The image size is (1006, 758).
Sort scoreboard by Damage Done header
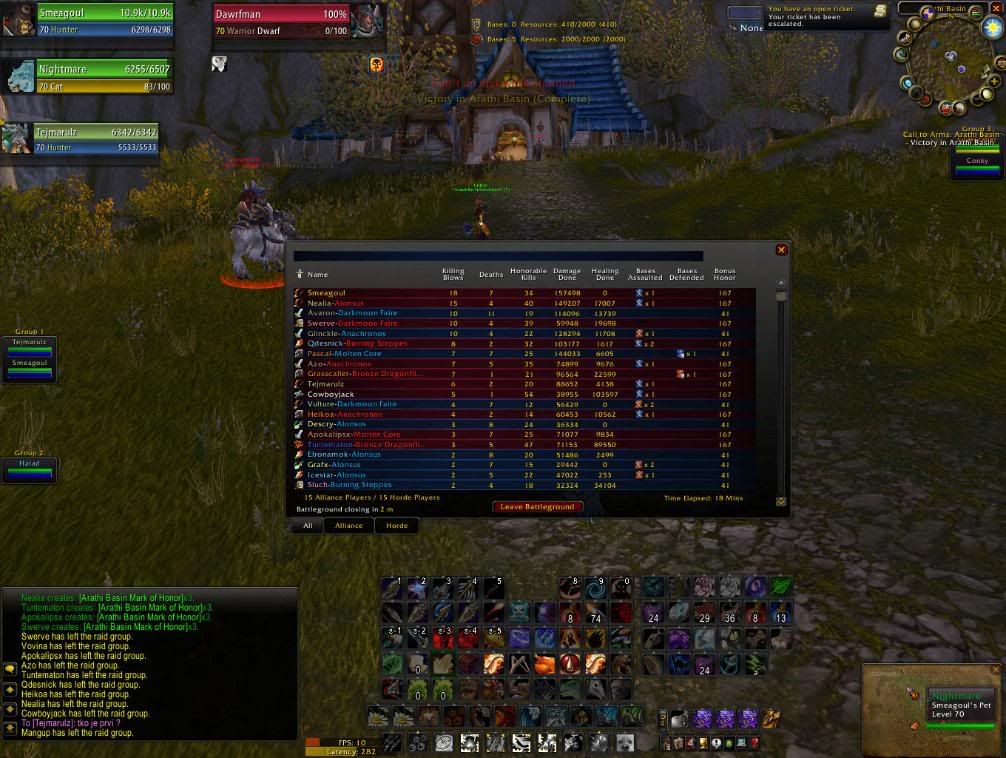(x=567, y=274)
